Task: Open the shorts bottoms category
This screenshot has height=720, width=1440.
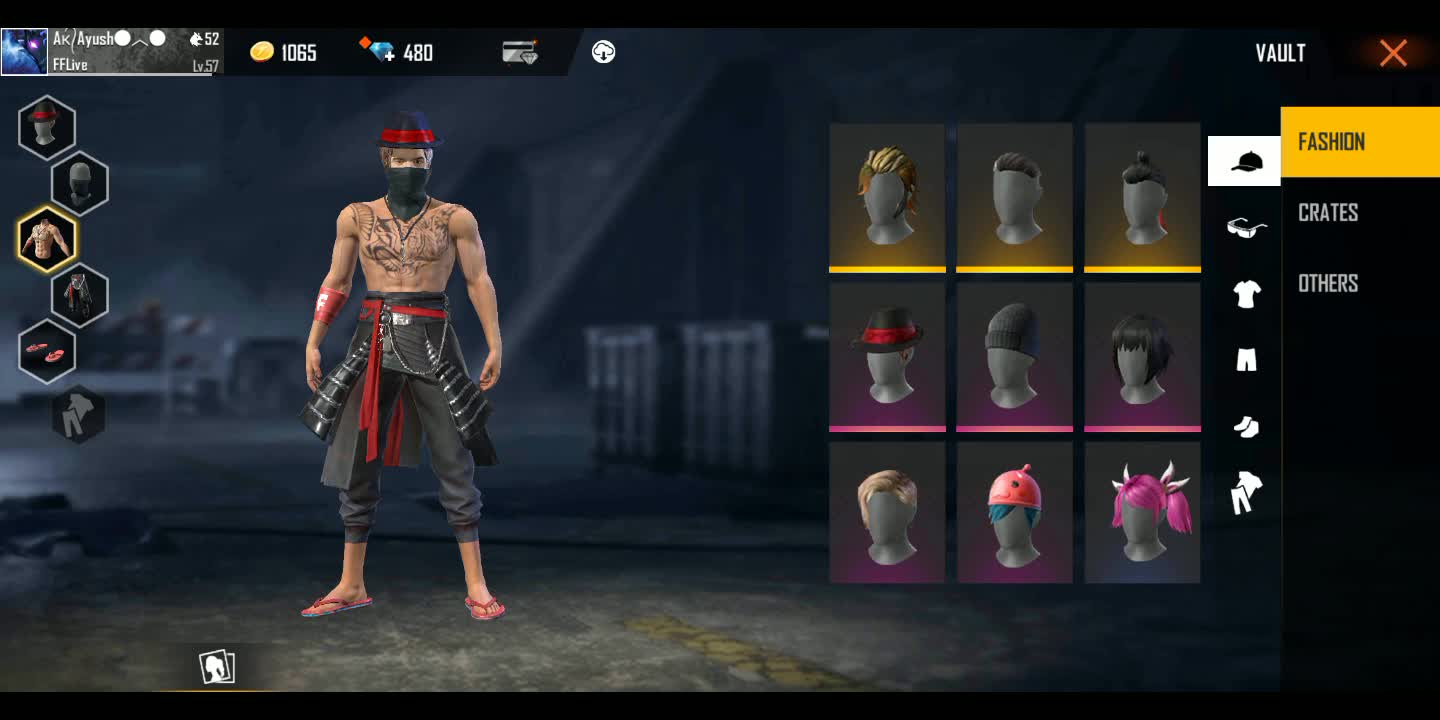Action: 1246,360
